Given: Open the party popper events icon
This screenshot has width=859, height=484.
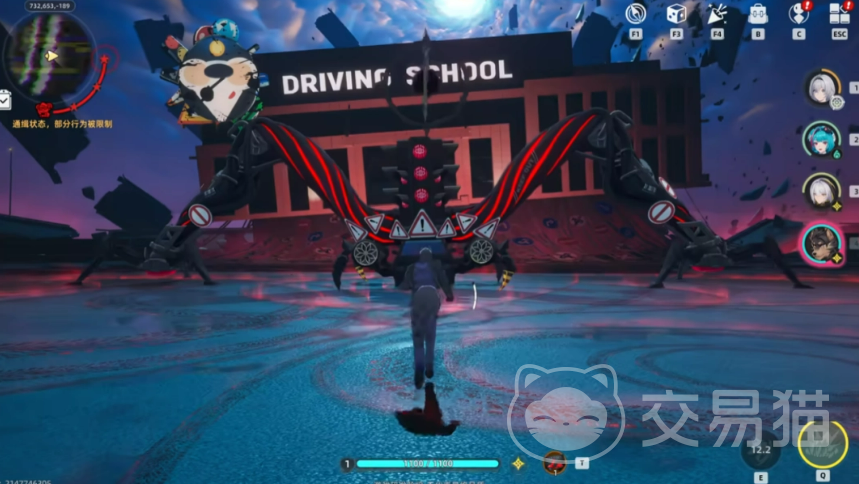Looking at the screenshot, I should tap(717, 14).
